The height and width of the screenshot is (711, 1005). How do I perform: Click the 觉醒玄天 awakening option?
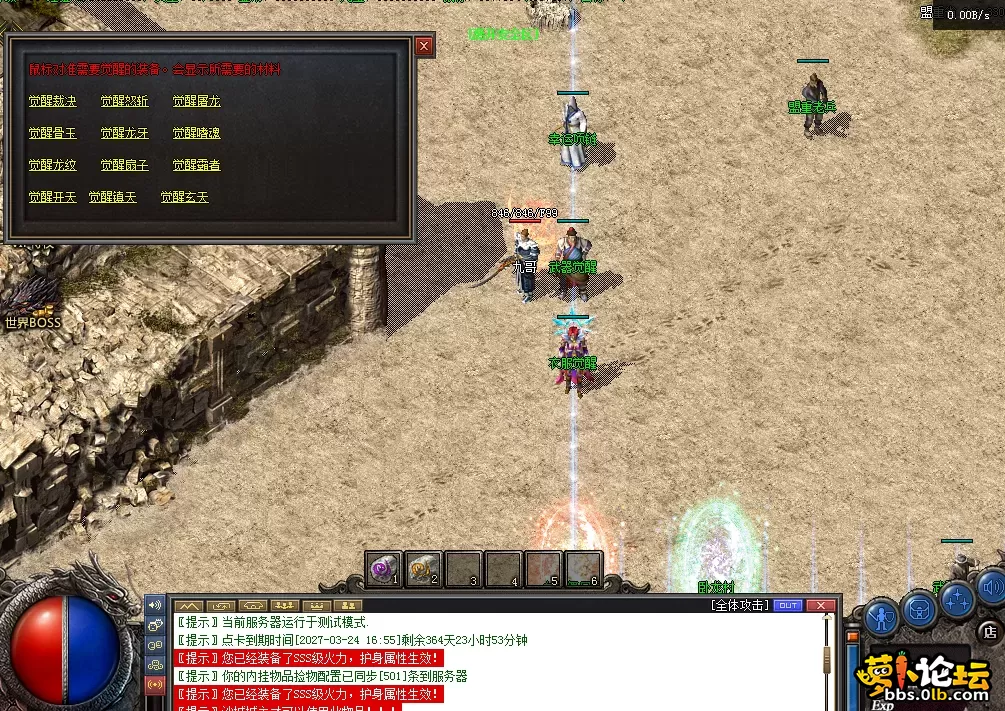[184, 197]
